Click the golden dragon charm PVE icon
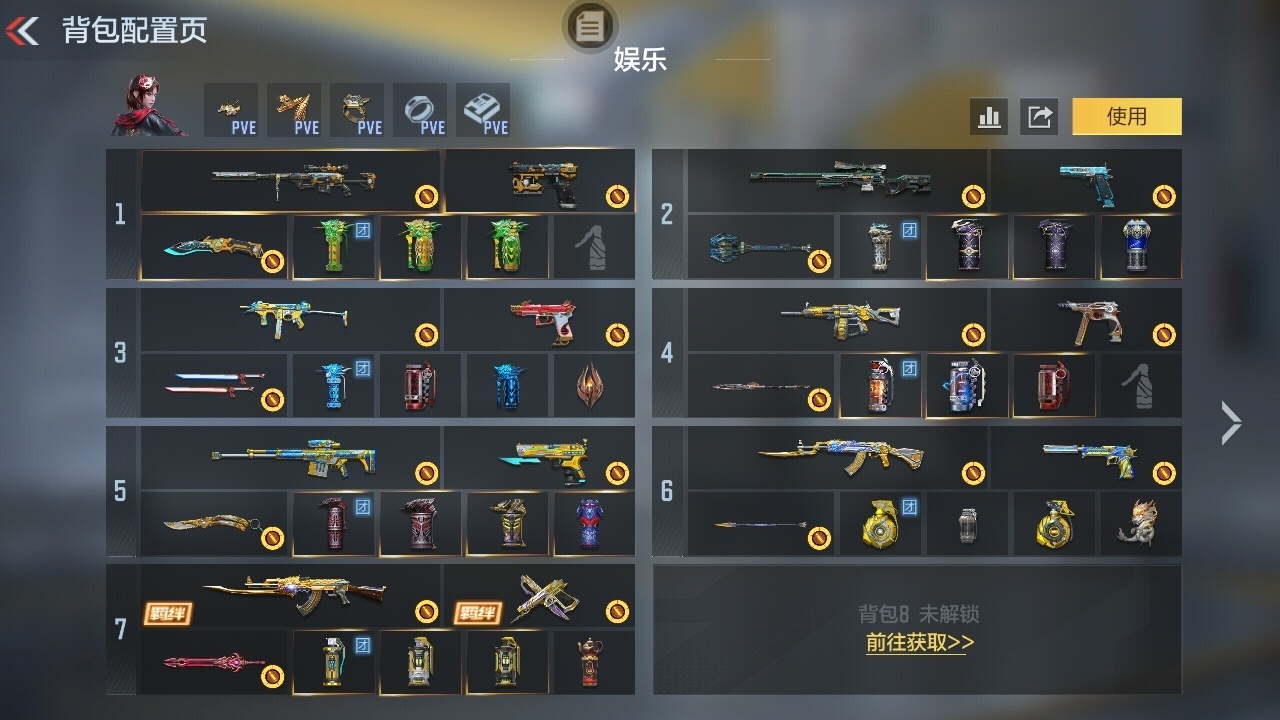The height and width of the screenshot is (720, 1280). pos(295,105)
